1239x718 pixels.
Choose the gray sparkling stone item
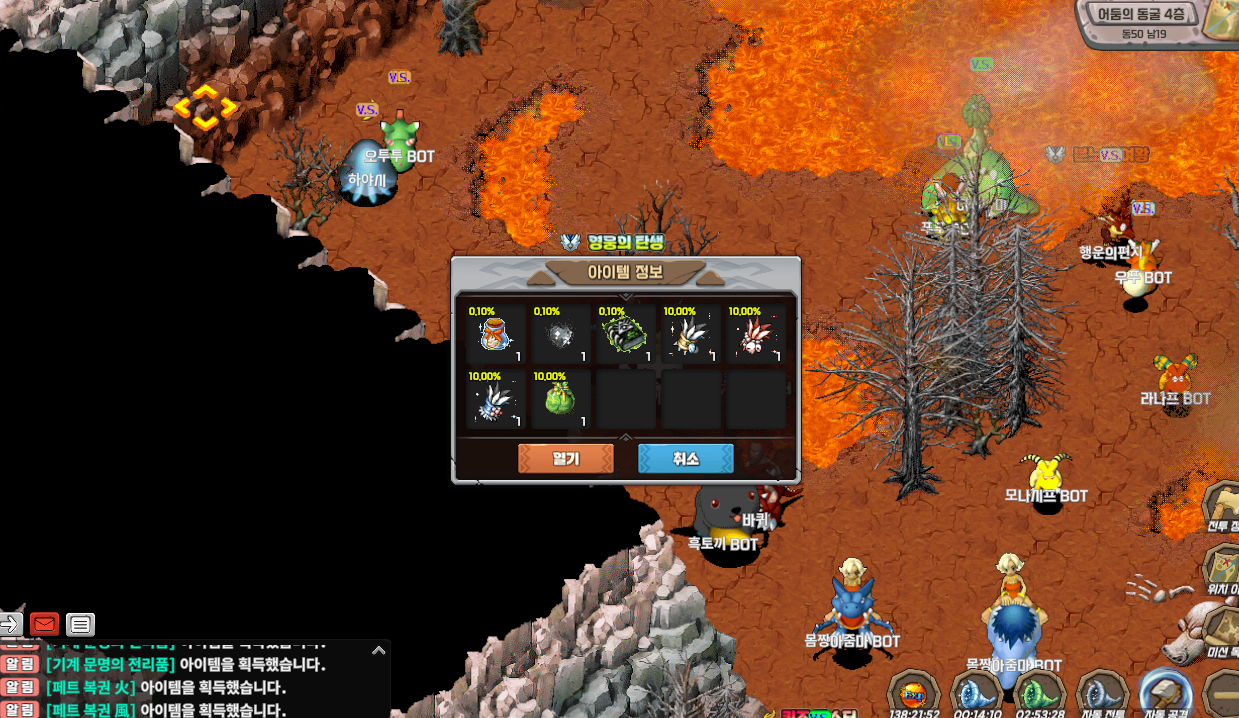560,335
